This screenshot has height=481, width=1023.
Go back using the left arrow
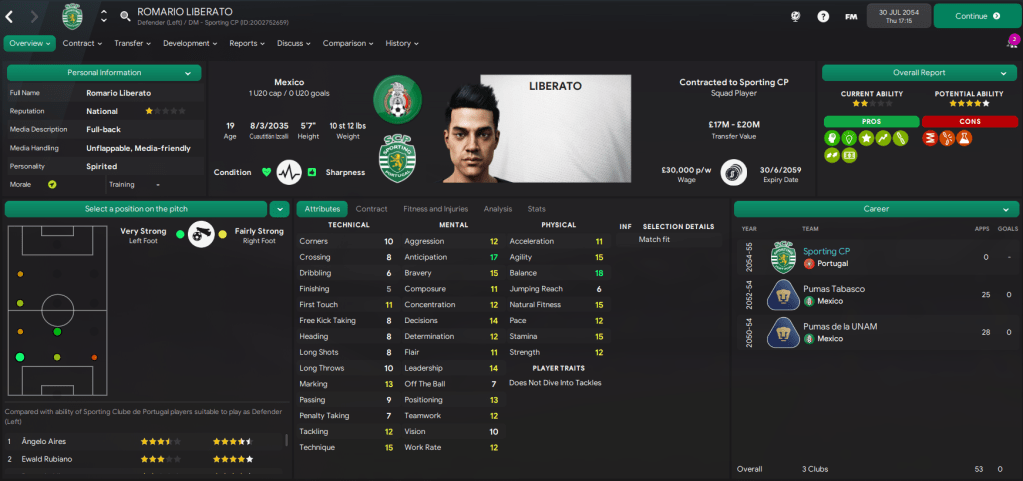click(10, 16)
